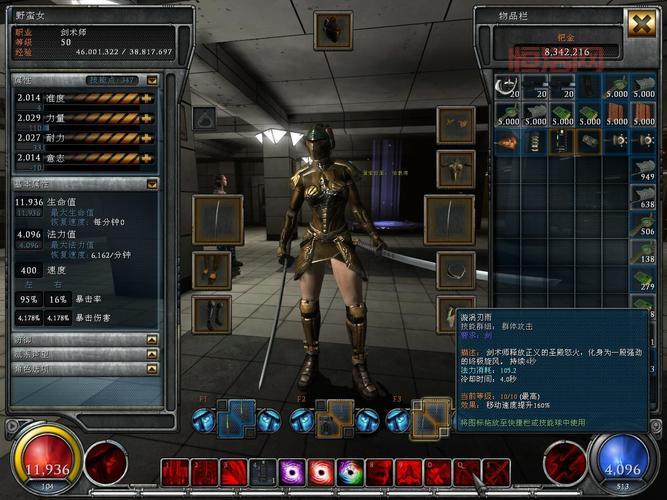Add a point to 意志 (willpower)

point(148,157)
